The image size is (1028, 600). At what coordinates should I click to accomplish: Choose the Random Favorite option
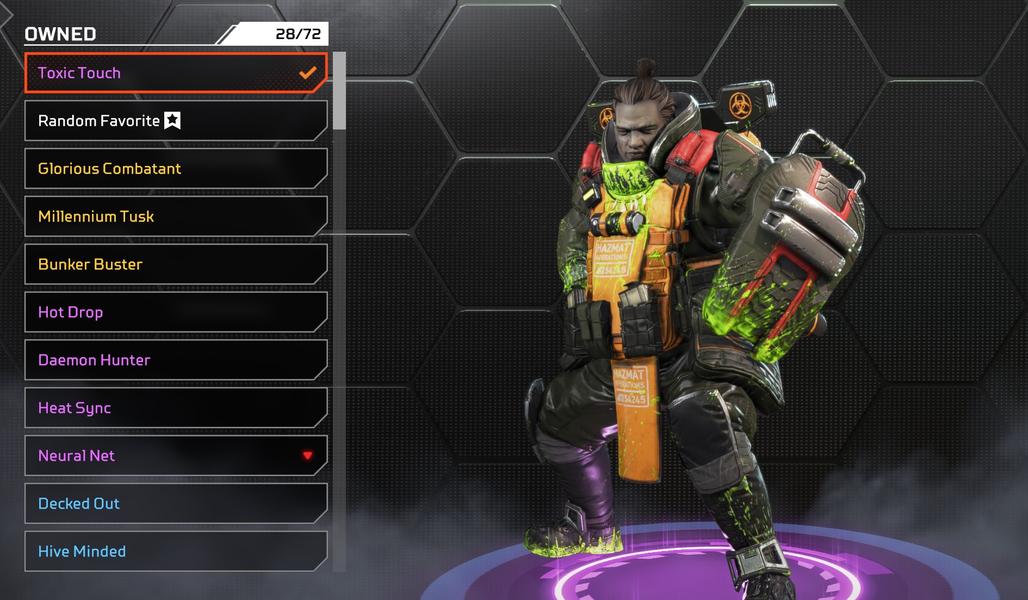[175, 121]
